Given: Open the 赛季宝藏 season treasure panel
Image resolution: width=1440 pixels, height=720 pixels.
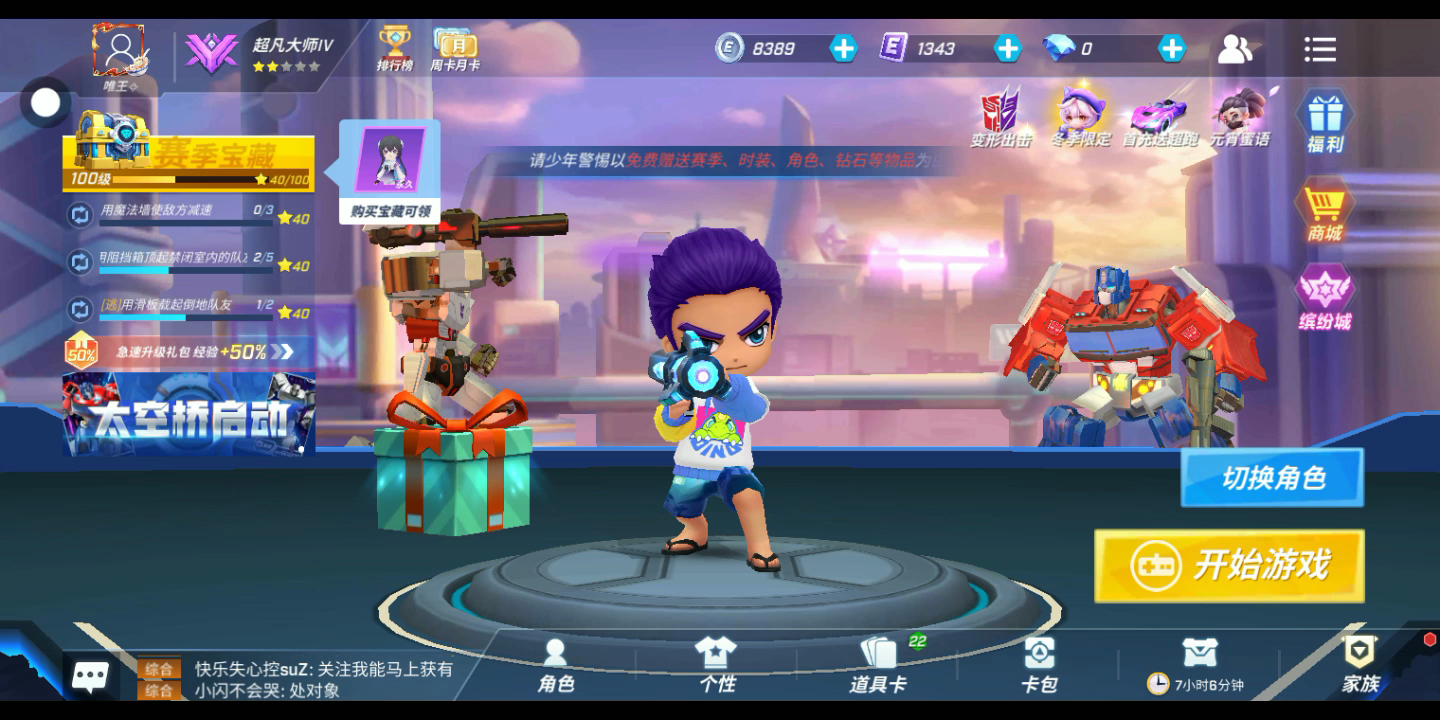Looking at the screenshot, I should pyautogui.click(x=189, y=162).
